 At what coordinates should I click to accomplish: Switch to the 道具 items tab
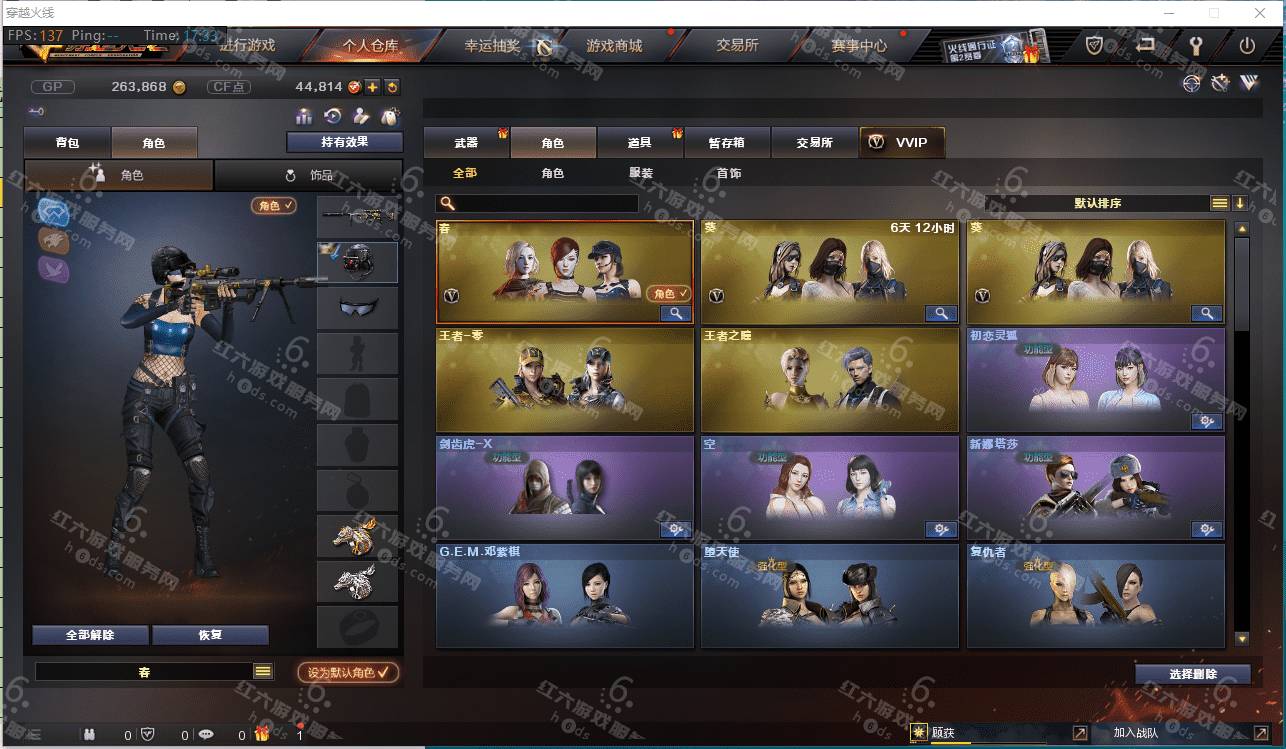(640, 143)
